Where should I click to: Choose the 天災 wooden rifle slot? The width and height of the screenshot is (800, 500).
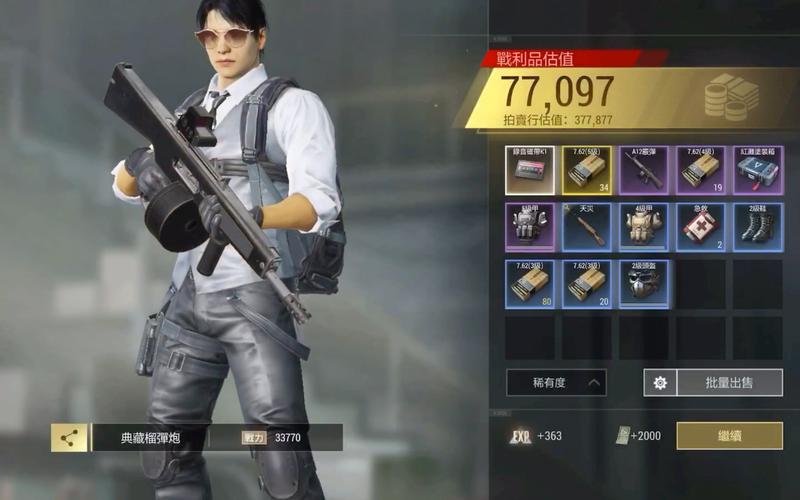pos(587,226)
